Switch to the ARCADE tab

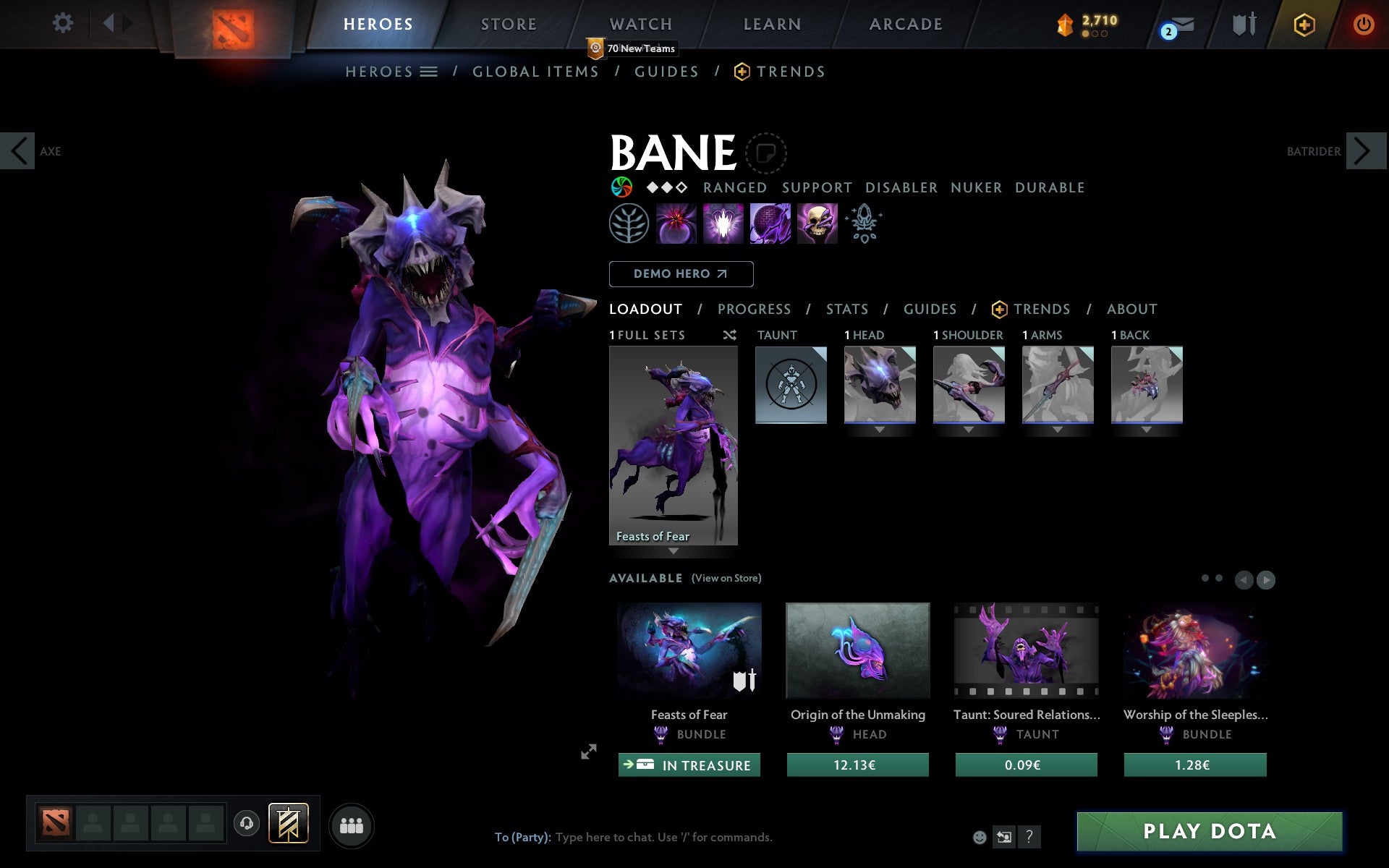tap(904, 23)
